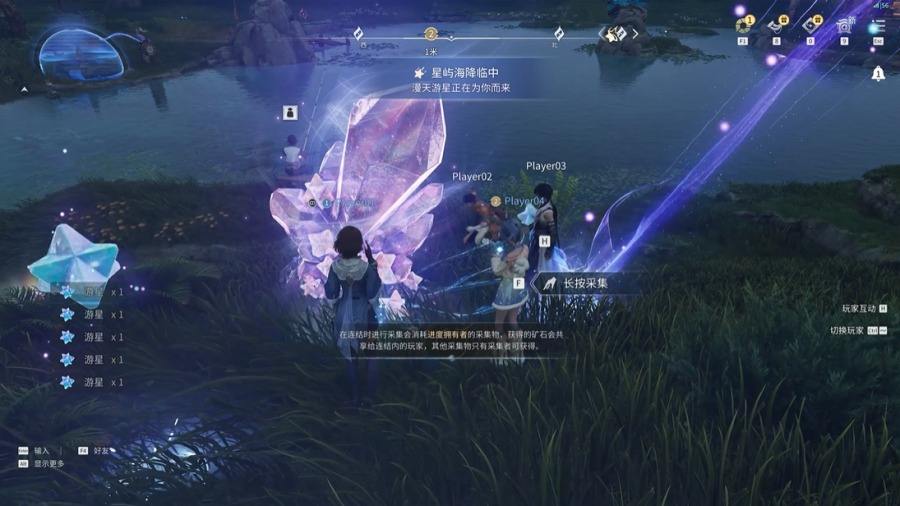Click the bubble-shaped minimap
Image resolution: width=900 pixels, height=506 pixels.
pos(80,55)
